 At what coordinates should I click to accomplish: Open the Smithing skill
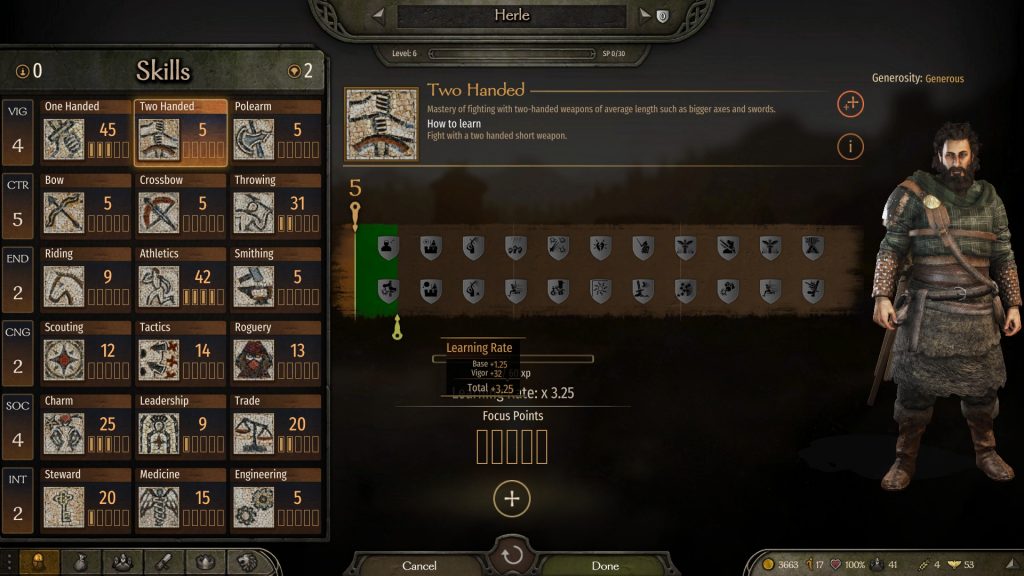(276, 281)
